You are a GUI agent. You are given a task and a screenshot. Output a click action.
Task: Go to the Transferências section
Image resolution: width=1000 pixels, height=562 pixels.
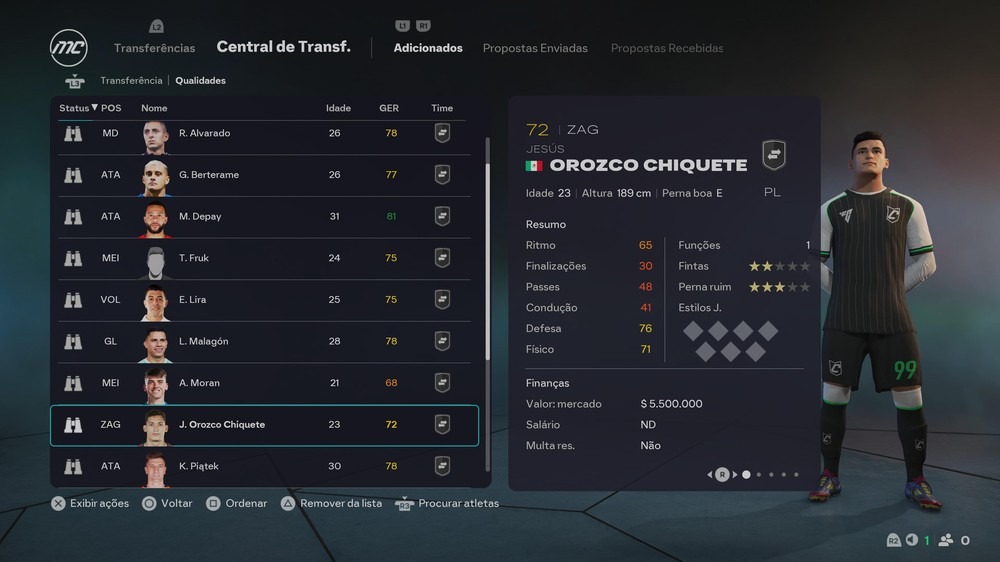(154, 48)
